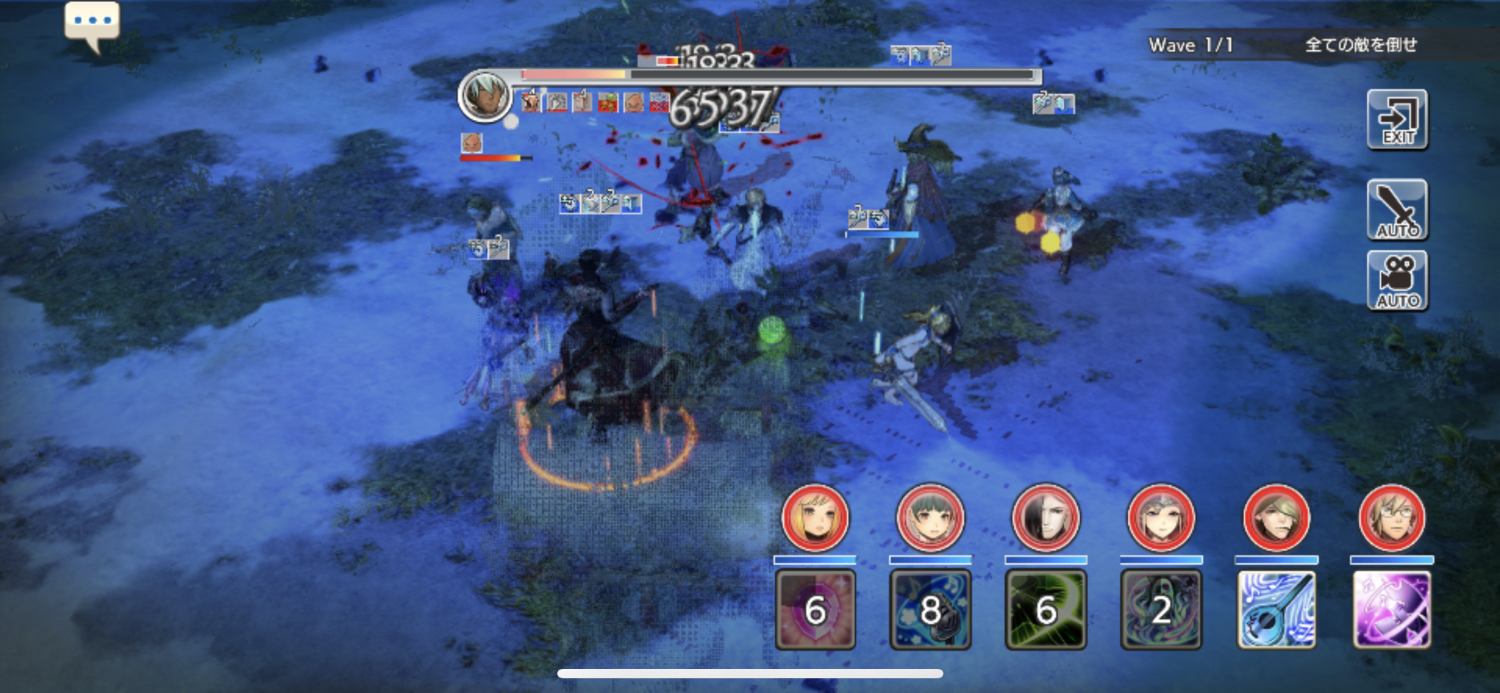Use the purple glowing hammer skill
1500x693 pixels.
(1392, 609)
